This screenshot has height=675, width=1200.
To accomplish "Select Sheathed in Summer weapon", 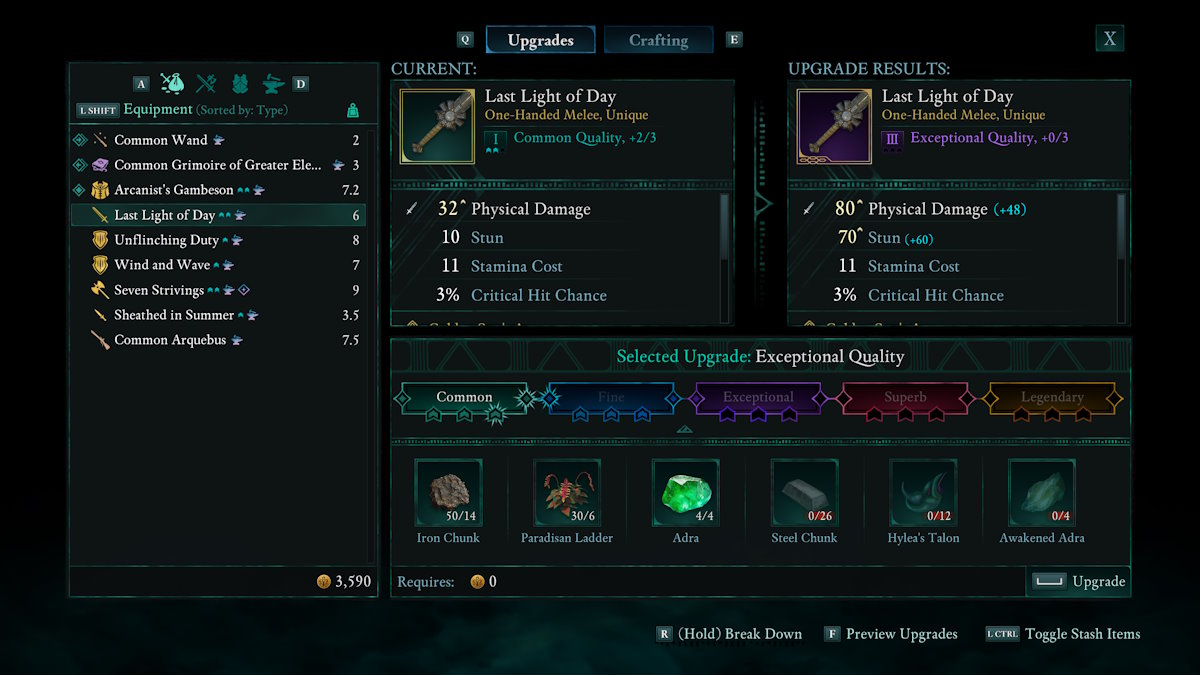I will coord(174,315).
